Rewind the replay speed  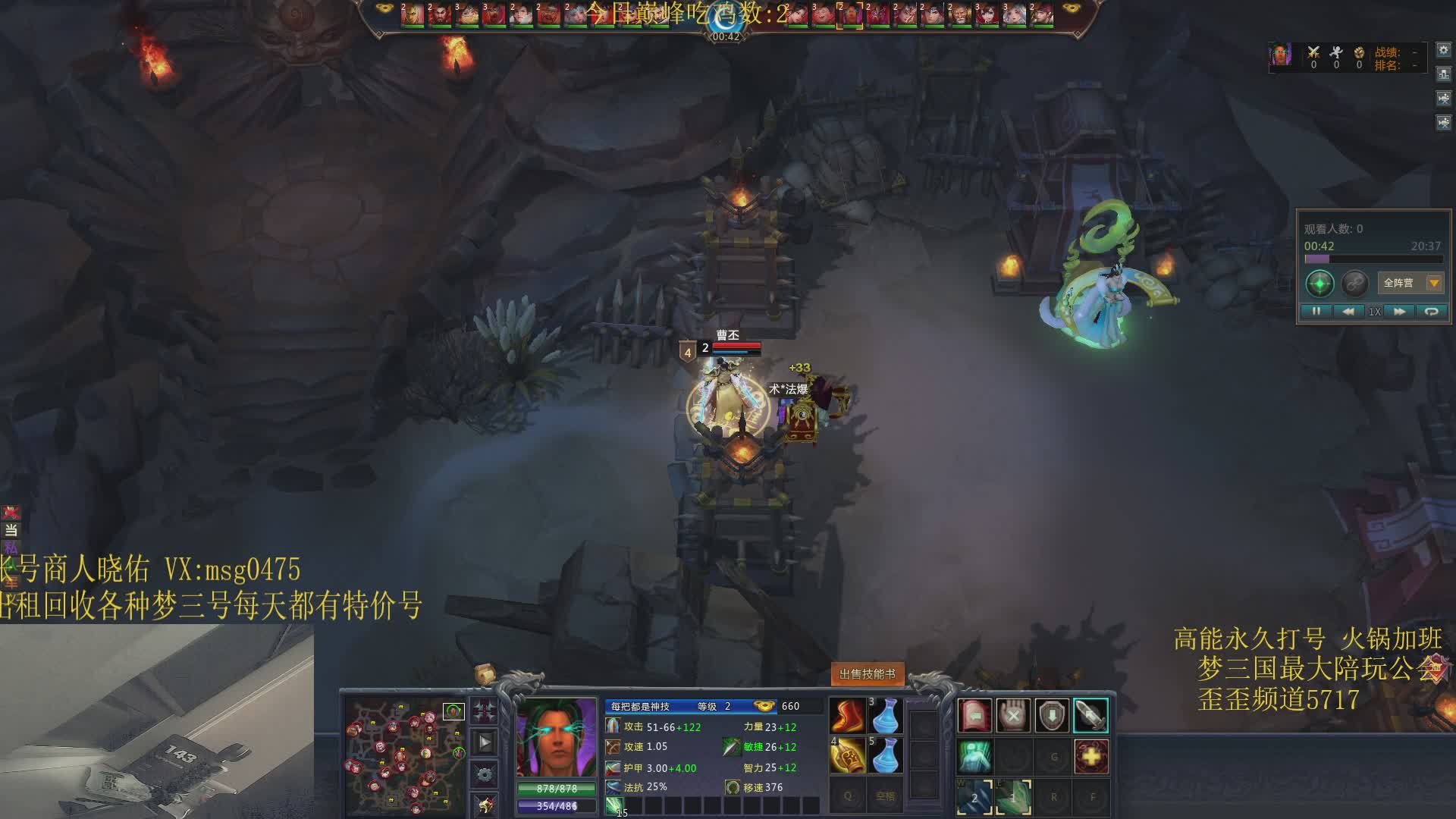[1348, 312]
